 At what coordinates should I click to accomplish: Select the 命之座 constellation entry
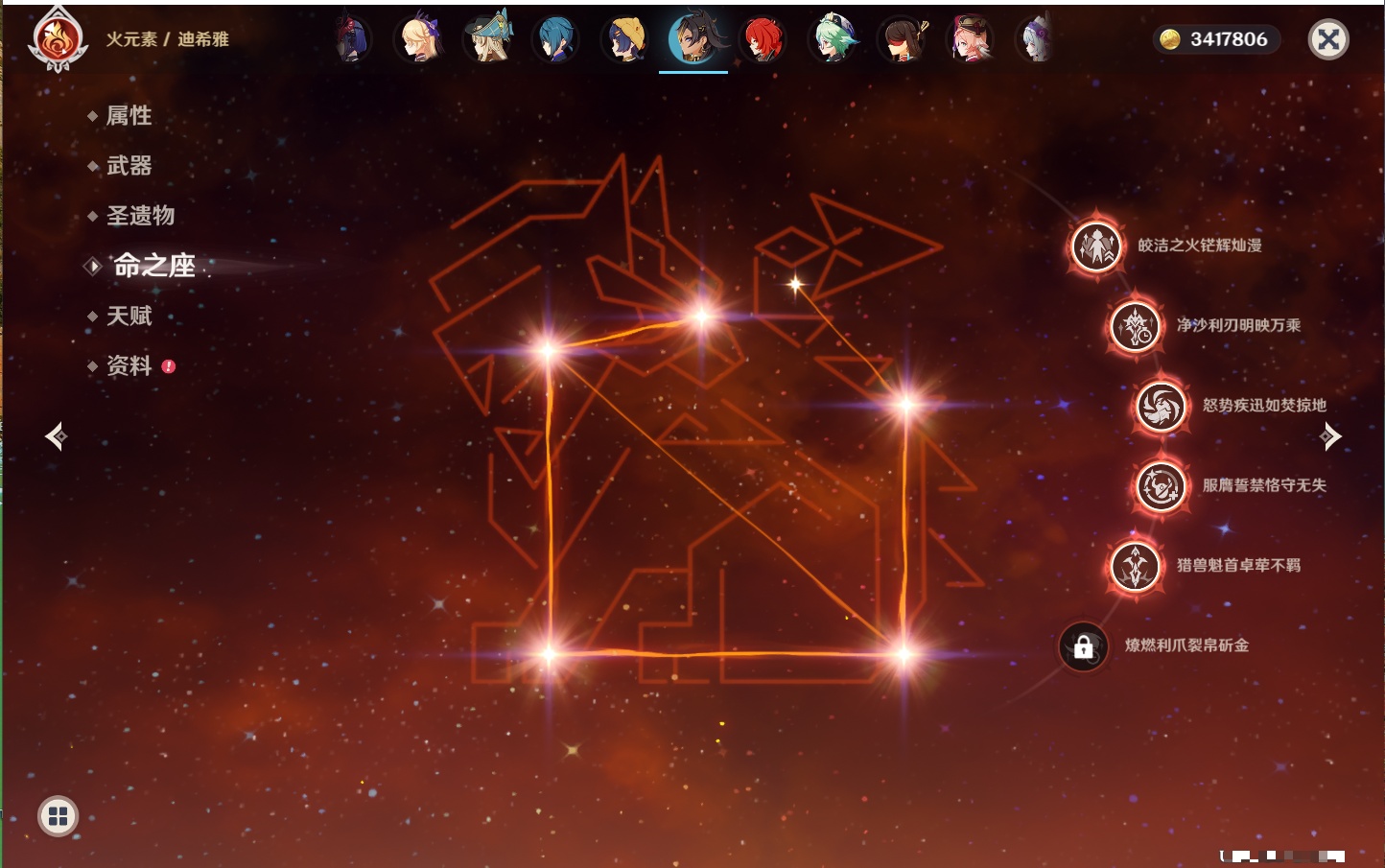pos(153,266)
